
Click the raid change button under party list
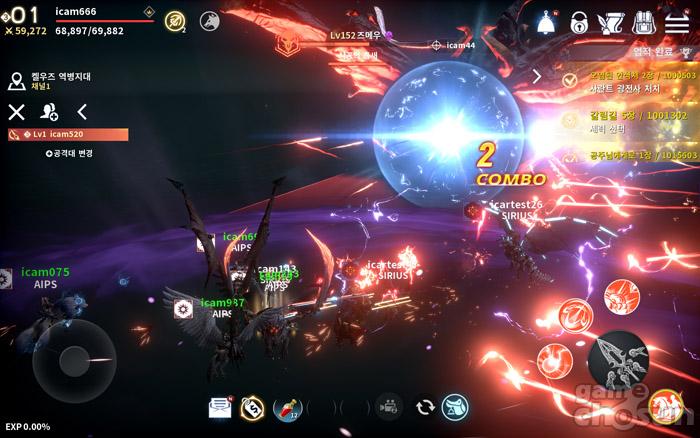69,153
